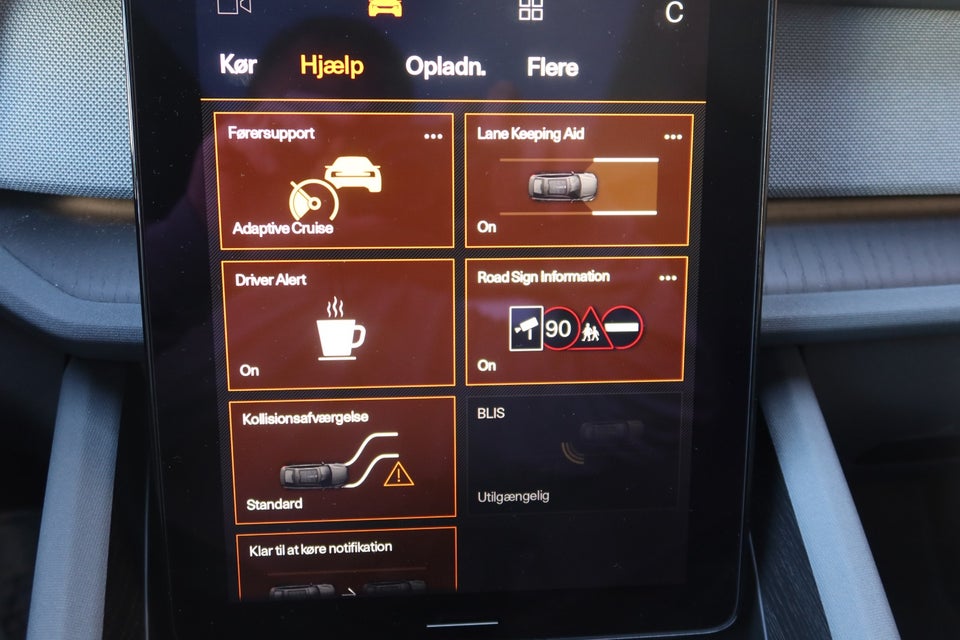Image resolution: width=960 pixels, height=640 pixels.
Task: Open the app grid icon
Action: click(x=531, y=10)
